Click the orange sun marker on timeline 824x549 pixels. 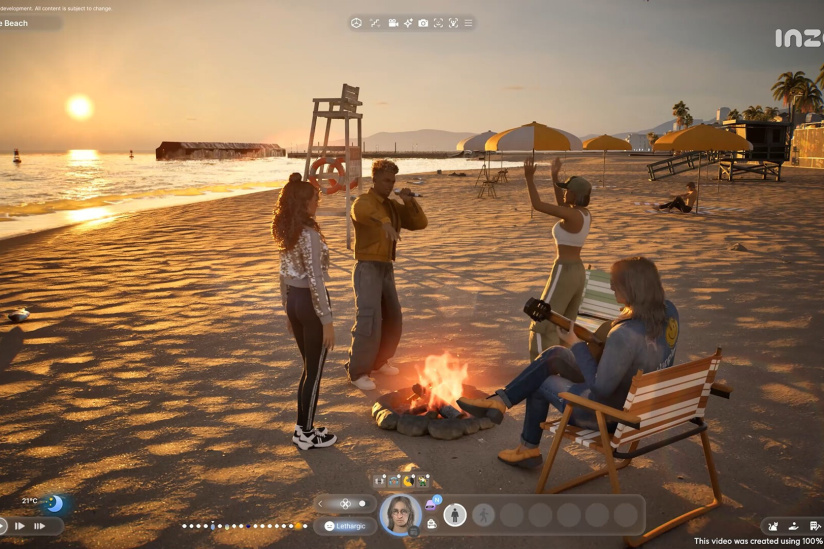297,525
